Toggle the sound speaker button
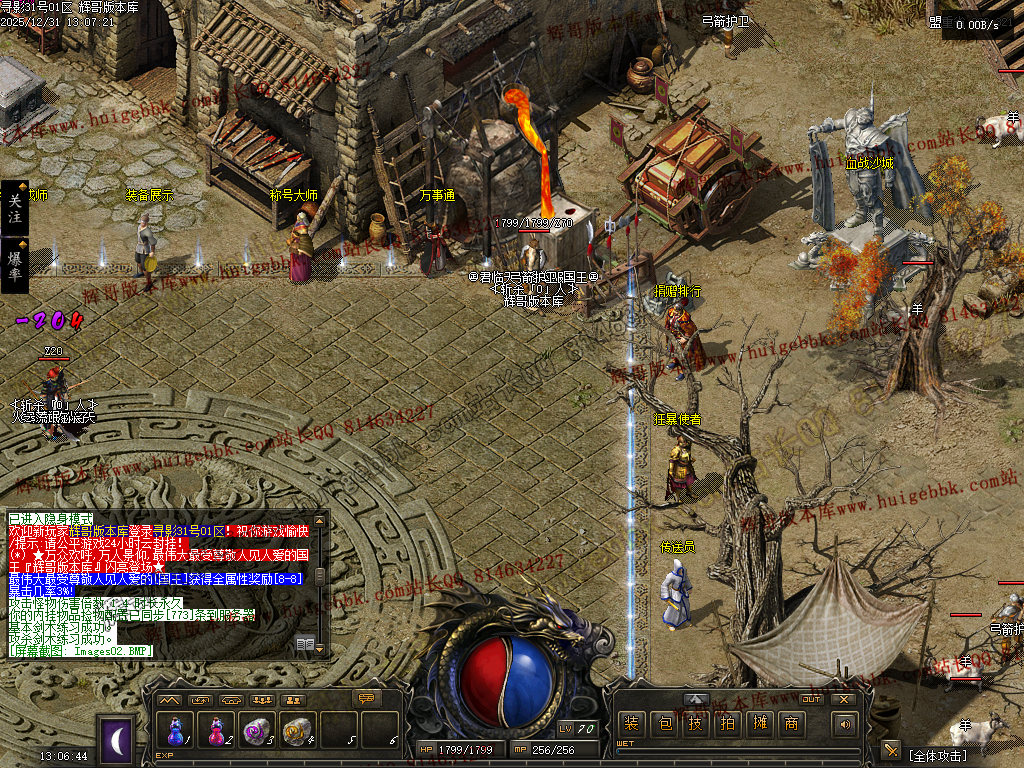Viewport: 1024px width, 768px height. click(x=846, y=724)
